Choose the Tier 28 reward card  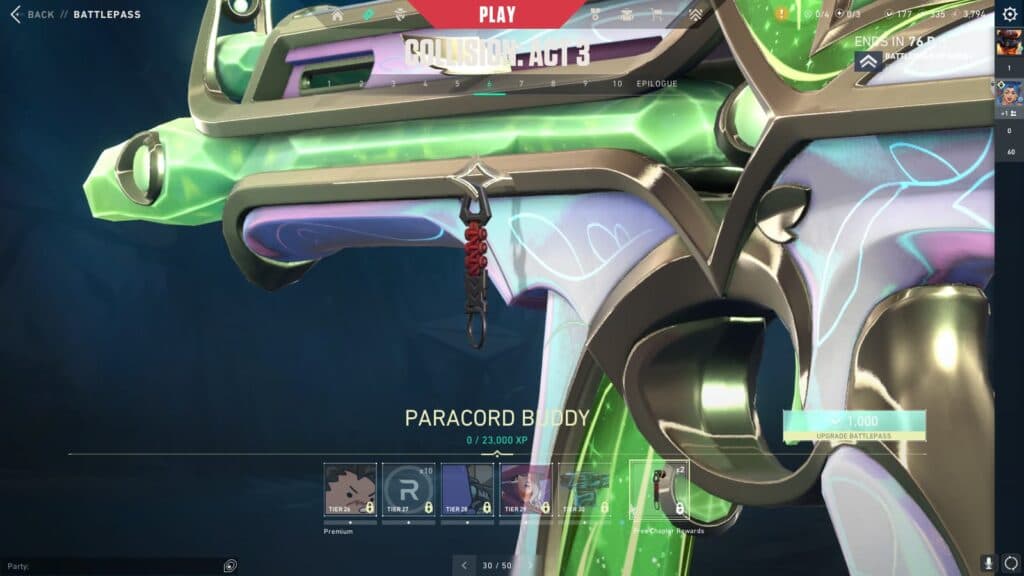click(x=467, y=489)
